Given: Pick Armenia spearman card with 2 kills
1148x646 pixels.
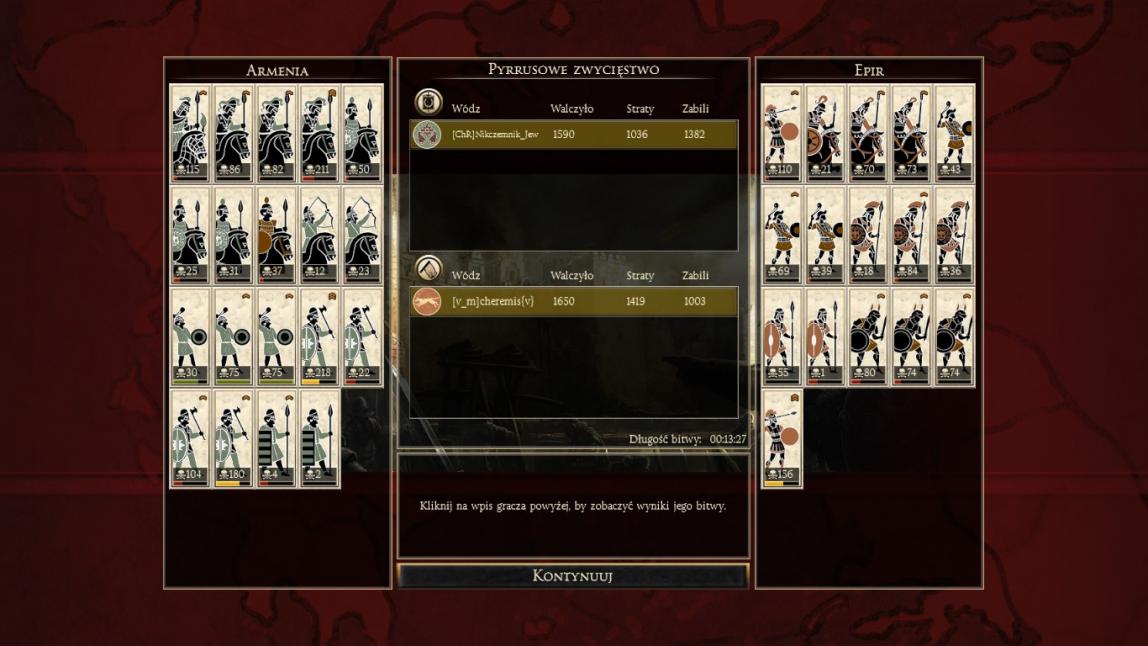Looking at the screenshot, I should point(319,438).
